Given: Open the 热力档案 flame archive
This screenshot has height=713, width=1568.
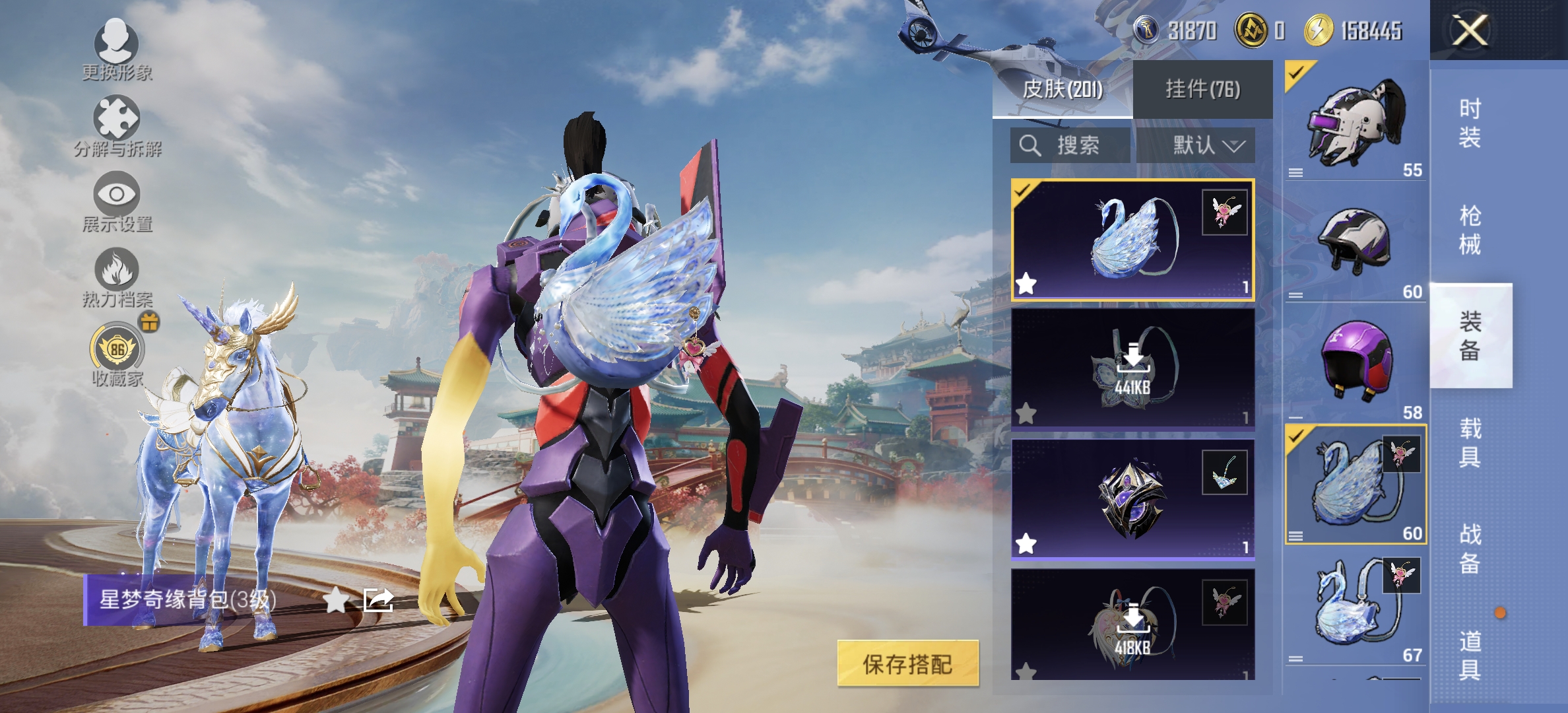Looking at the screenshot, I should [x=117, y=277].
